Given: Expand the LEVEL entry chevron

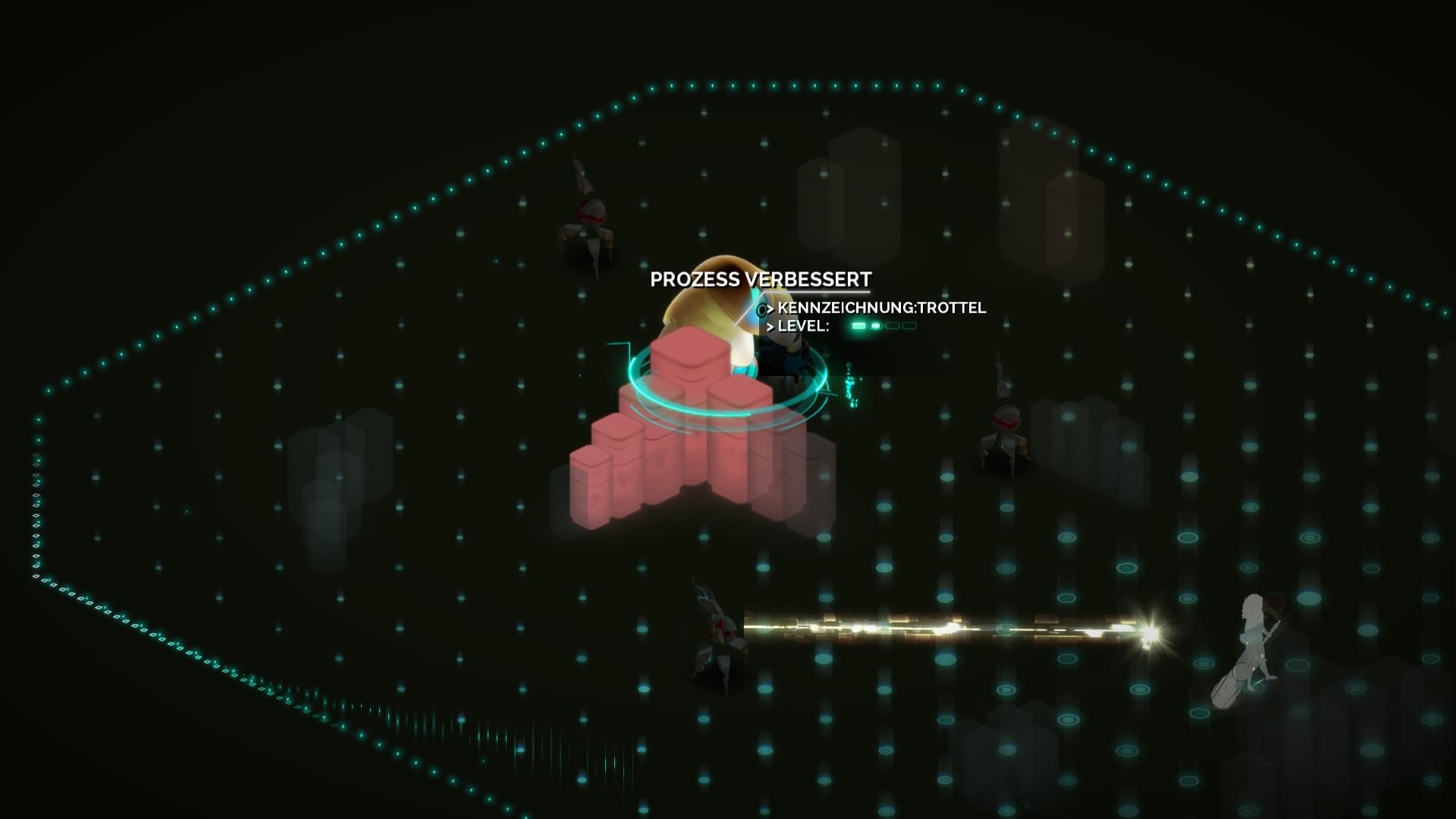Looking at the screenshot, I should tap(771, 327).
